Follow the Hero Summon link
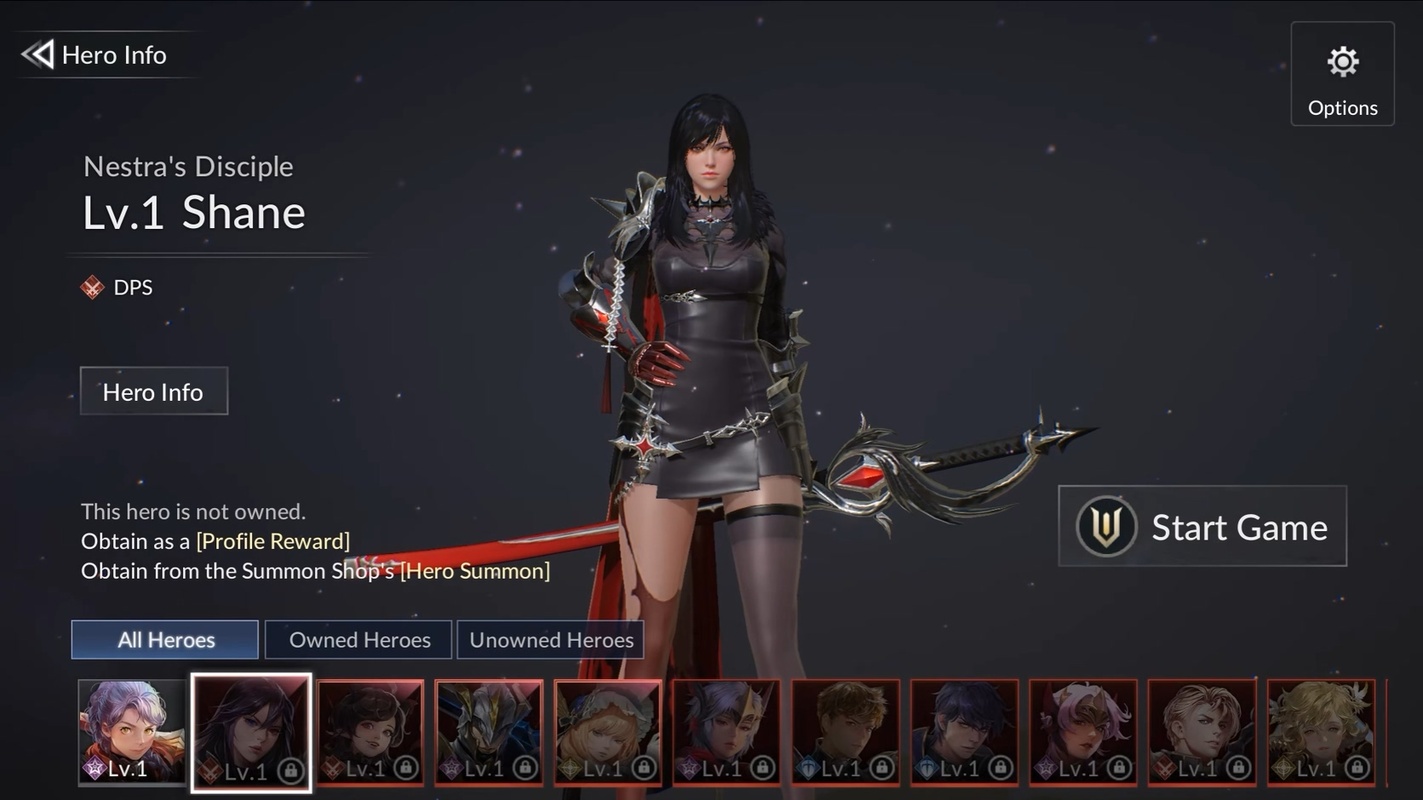Image resolution: width=1423 pixels, height=800 pixels. coord(475,571)
